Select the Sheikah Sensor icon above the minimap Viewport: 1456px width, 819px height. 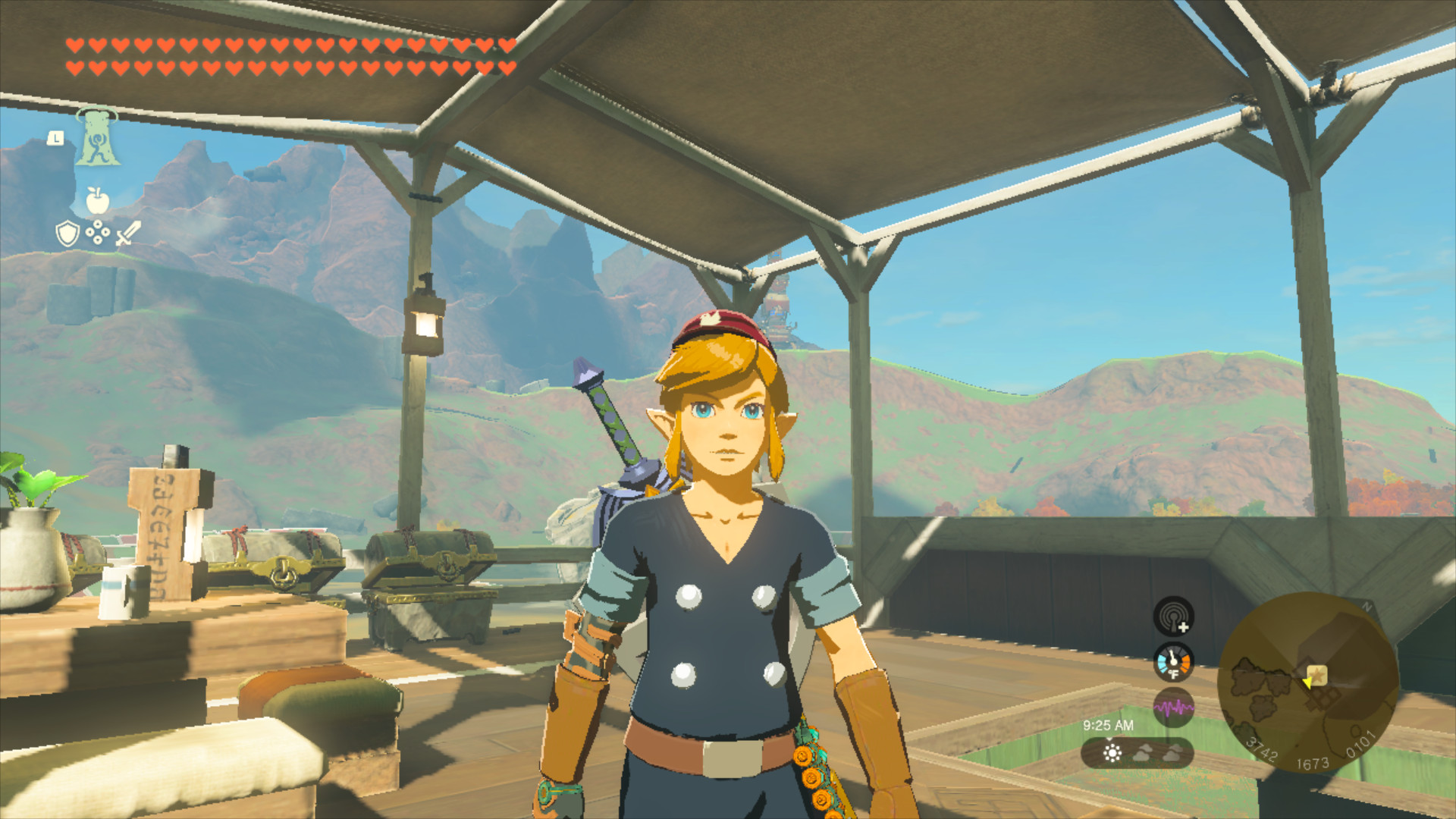1174,618
